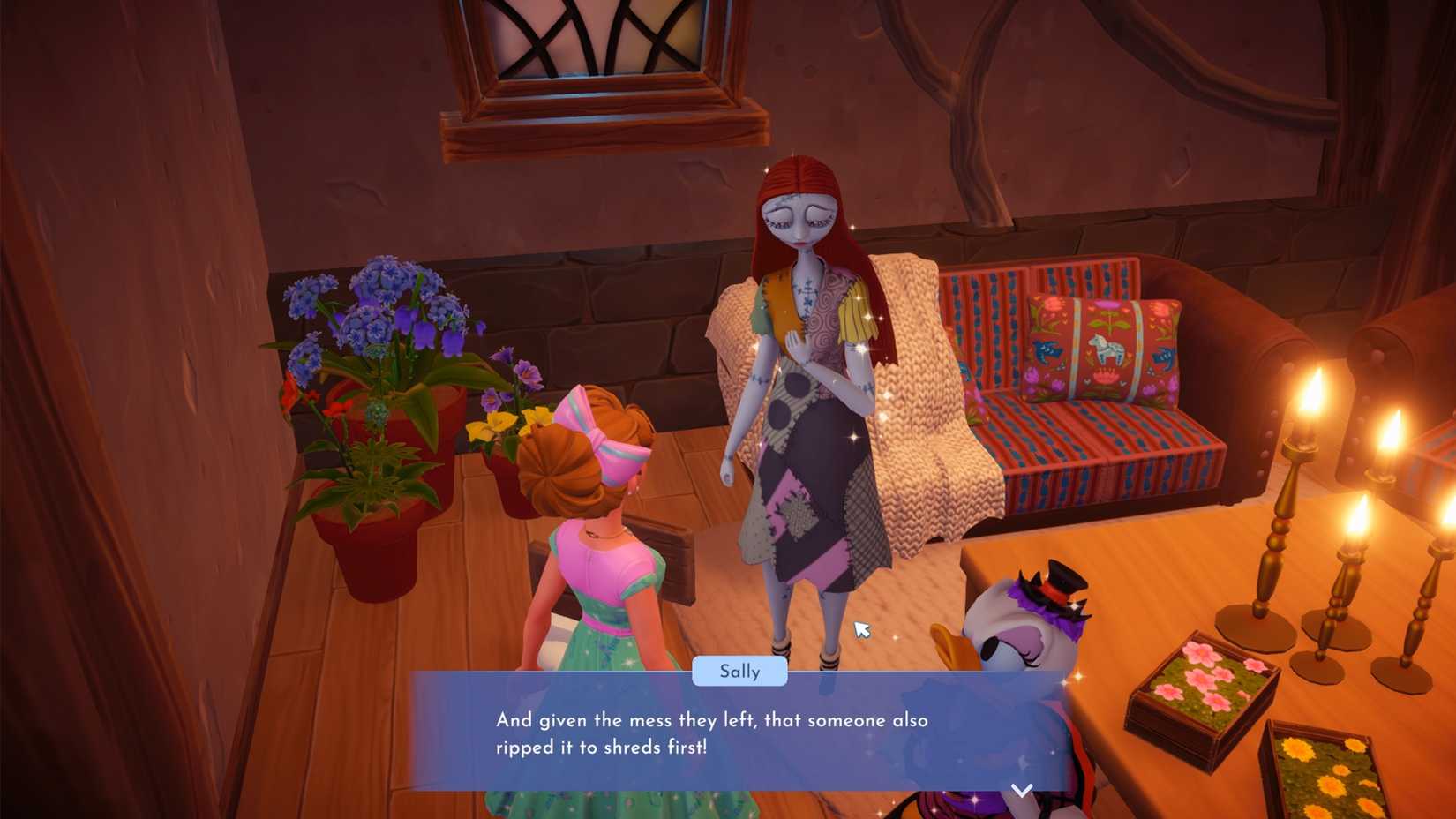Advance the dialogue with the down chevron
This screenshot has height=819, width=1456.
[1022, 792]
